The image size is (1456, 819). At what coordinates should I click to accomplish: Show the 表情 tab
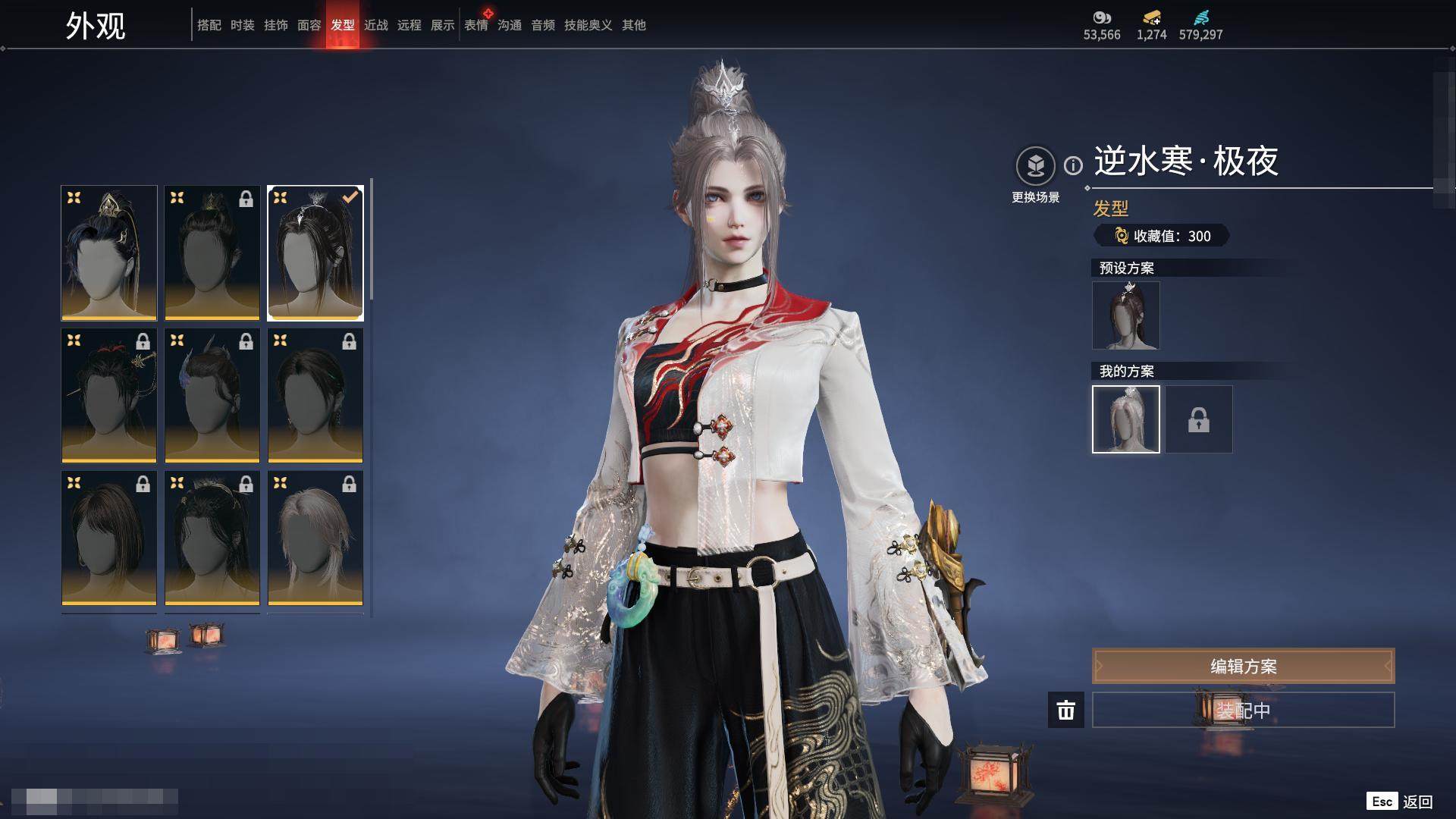coord(476,25)
